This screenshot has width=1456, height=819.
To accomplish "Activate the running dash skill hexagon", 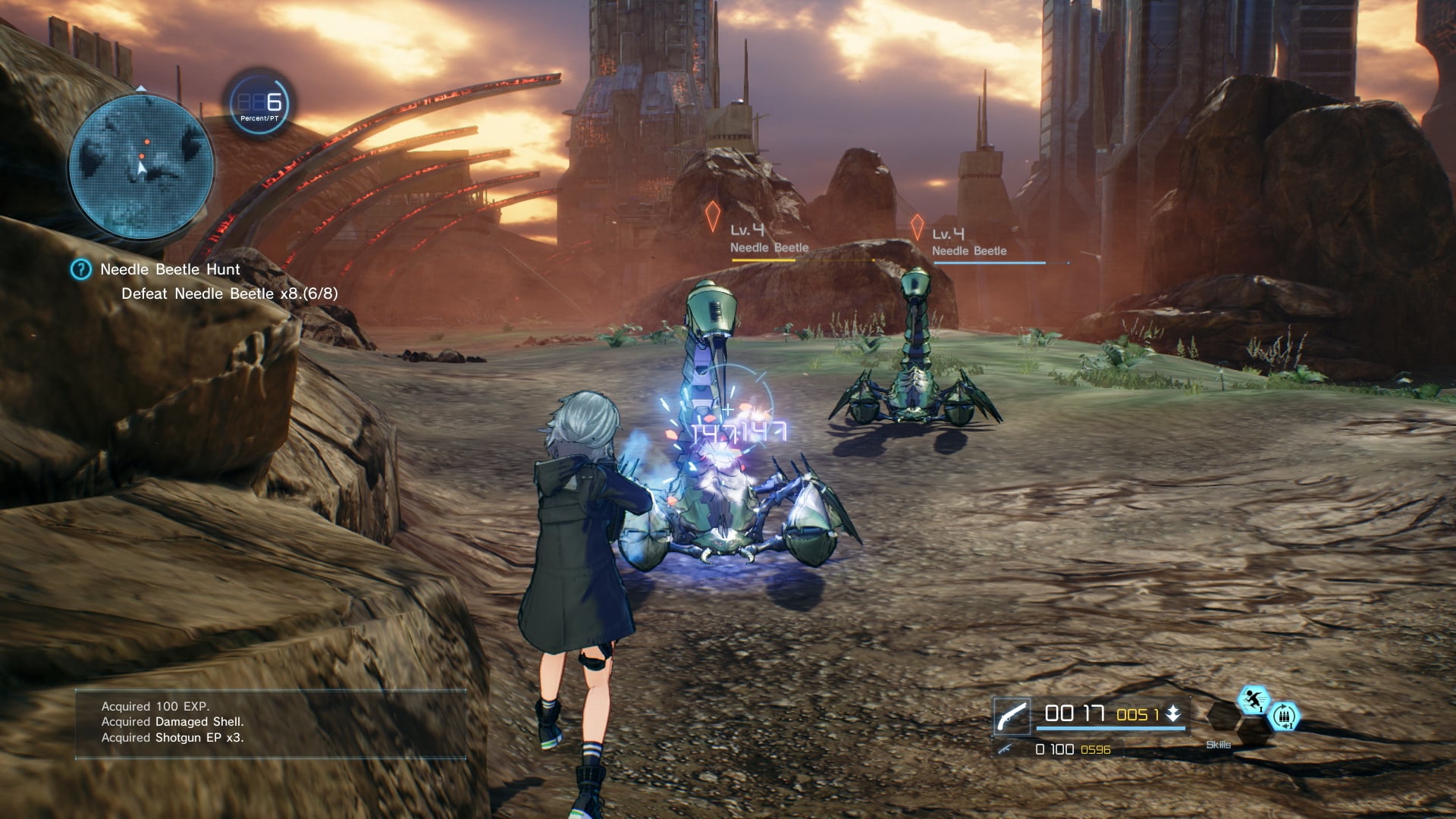I will coord(1252,699).
